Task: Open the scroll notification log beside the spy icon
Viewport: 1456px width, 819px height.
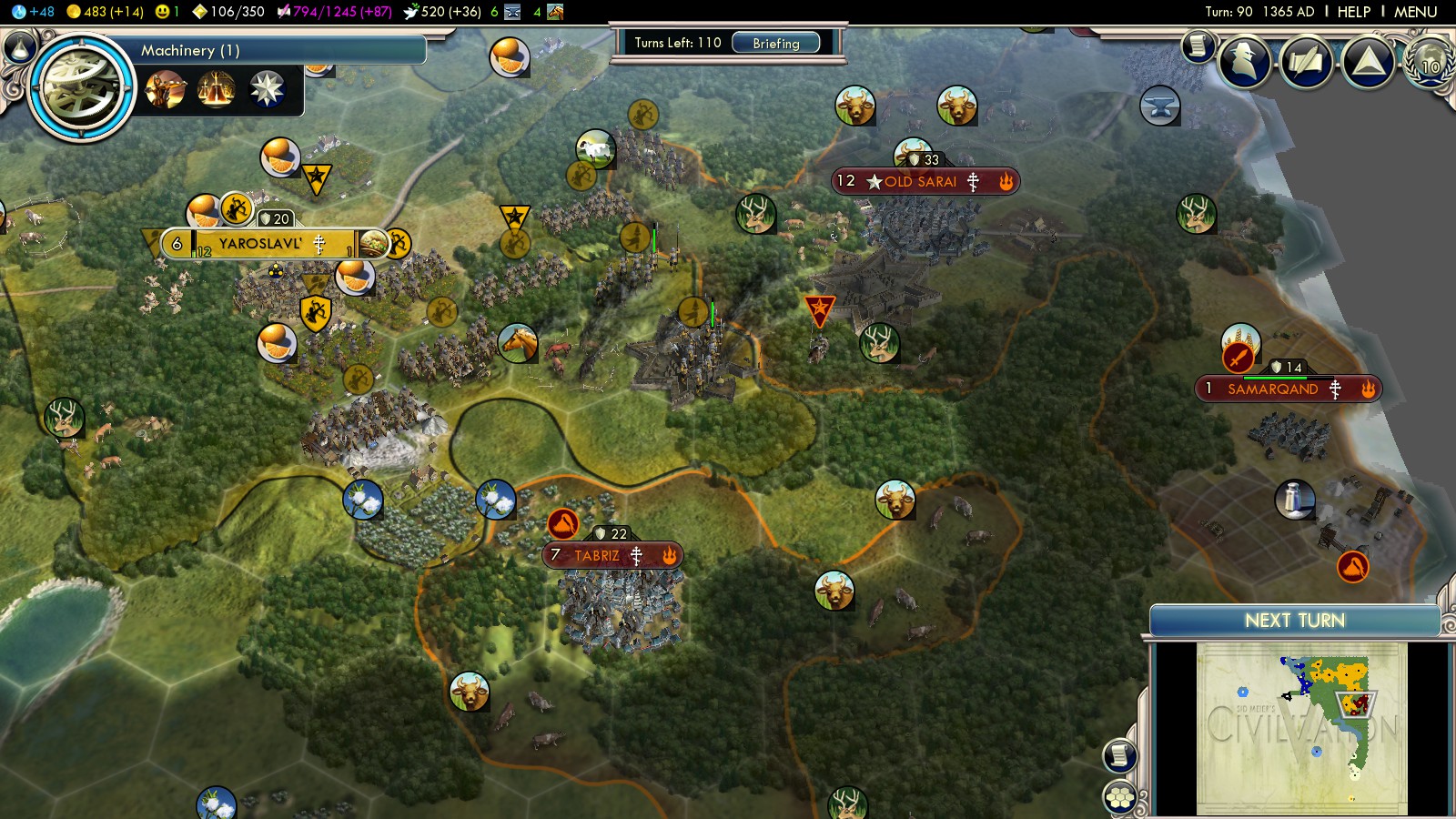Action: [1198, 45]
